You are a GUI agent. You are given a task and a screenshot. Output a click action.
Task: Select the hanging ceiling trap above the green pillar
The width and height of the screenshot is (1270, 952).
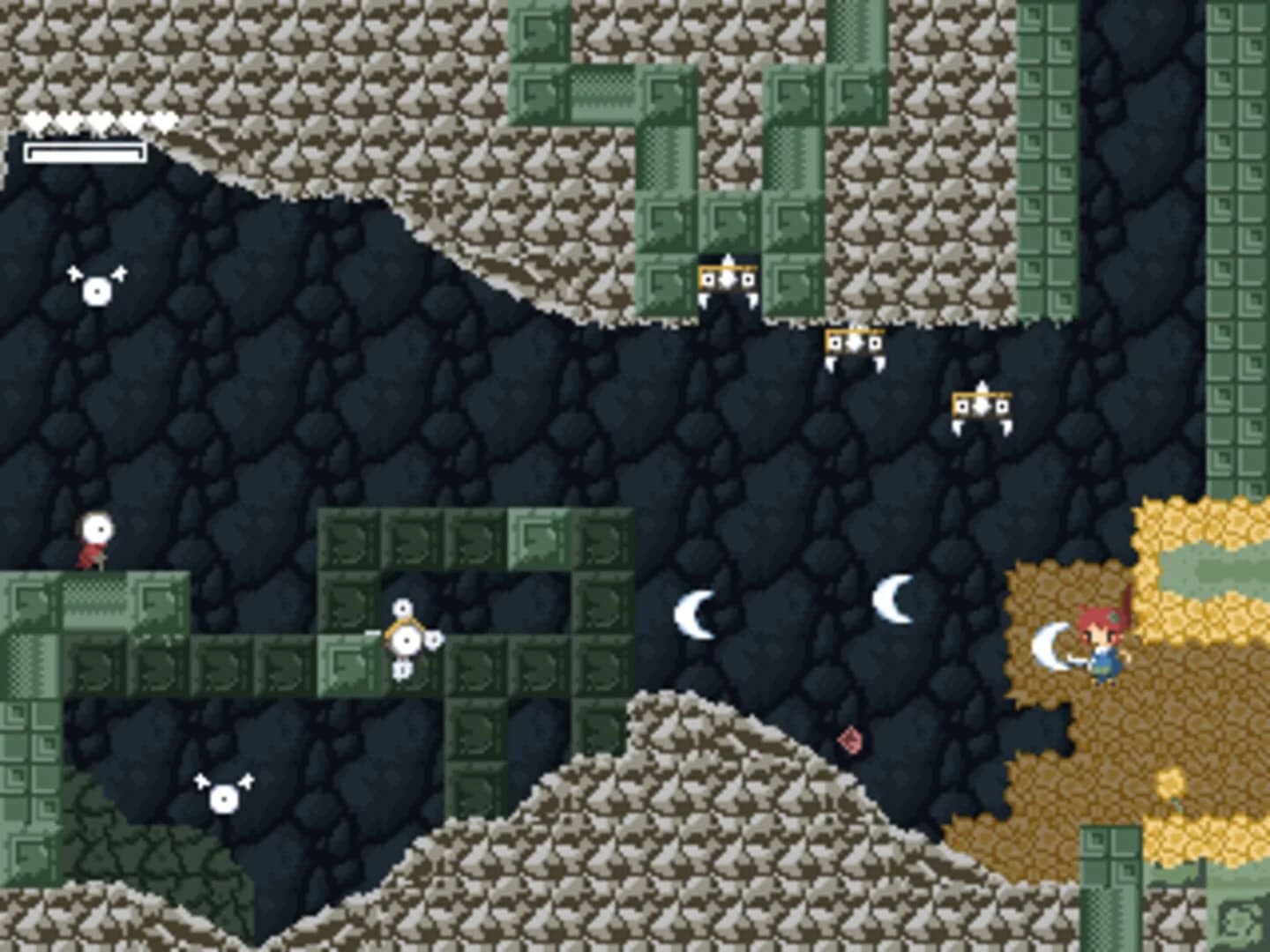(728, 282)
